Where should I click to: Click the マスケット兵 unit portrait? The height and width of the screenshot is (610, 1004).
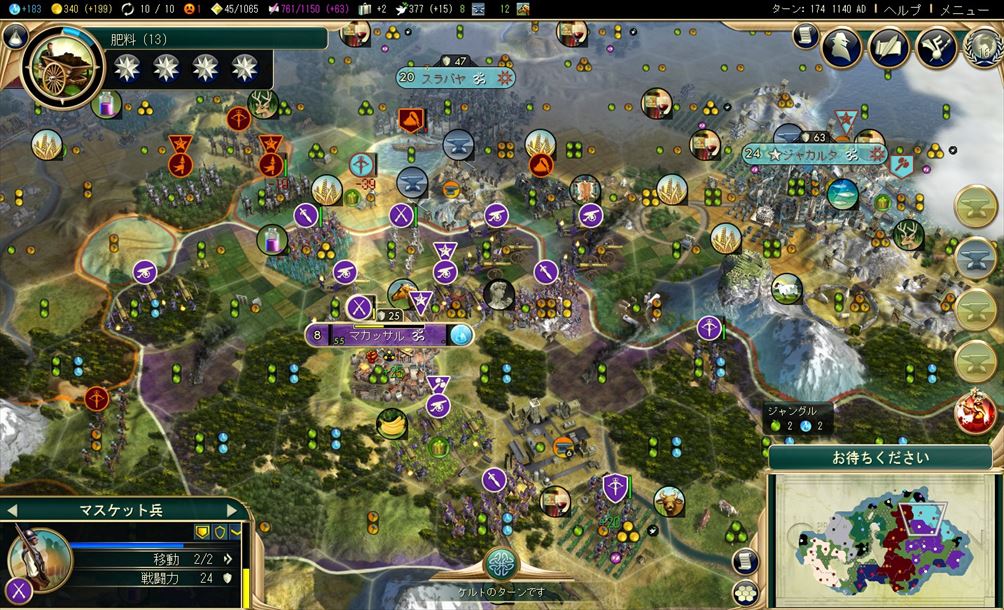click(40, 557)
